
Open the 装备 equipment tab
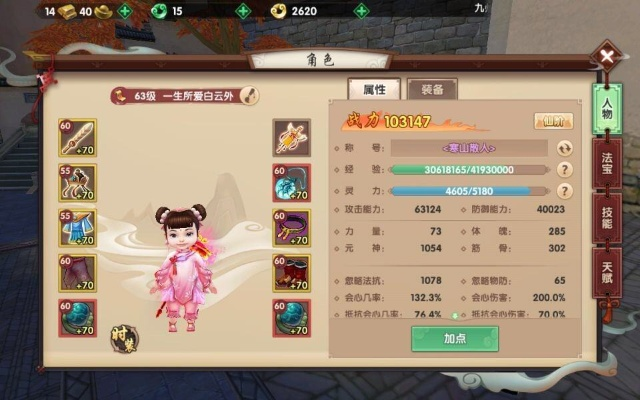(x=432, y=88)
